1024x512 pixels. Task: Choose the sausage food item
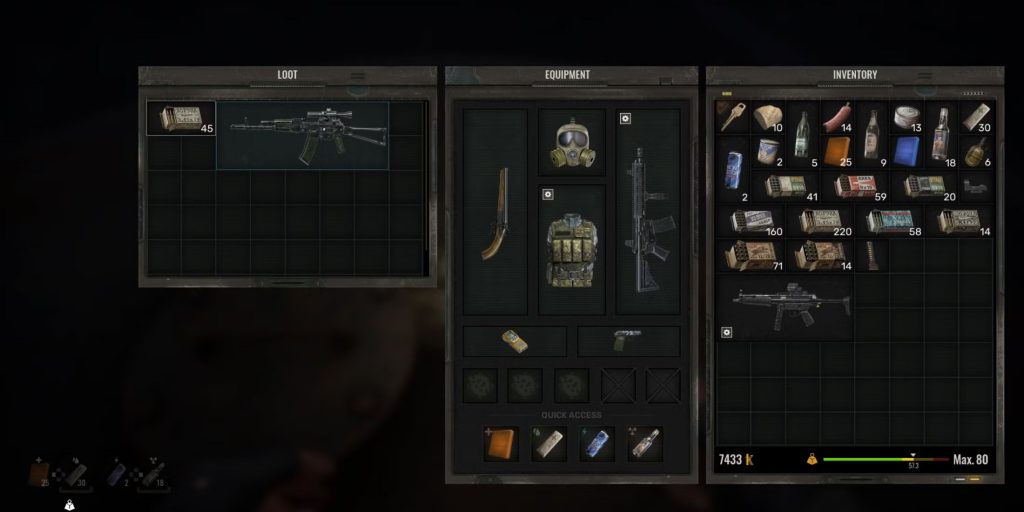pos(836,119)
